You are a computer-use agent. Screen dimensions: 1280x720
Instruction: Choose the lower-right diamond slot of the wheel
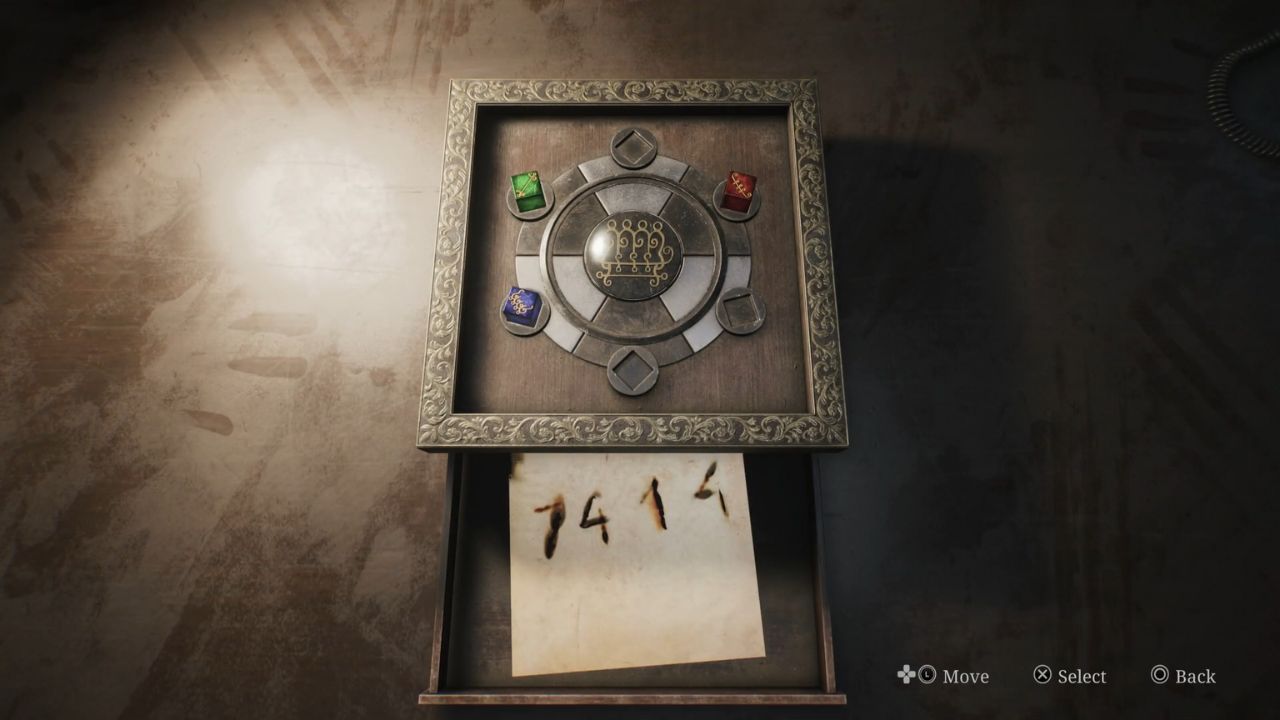click(743, 311)
